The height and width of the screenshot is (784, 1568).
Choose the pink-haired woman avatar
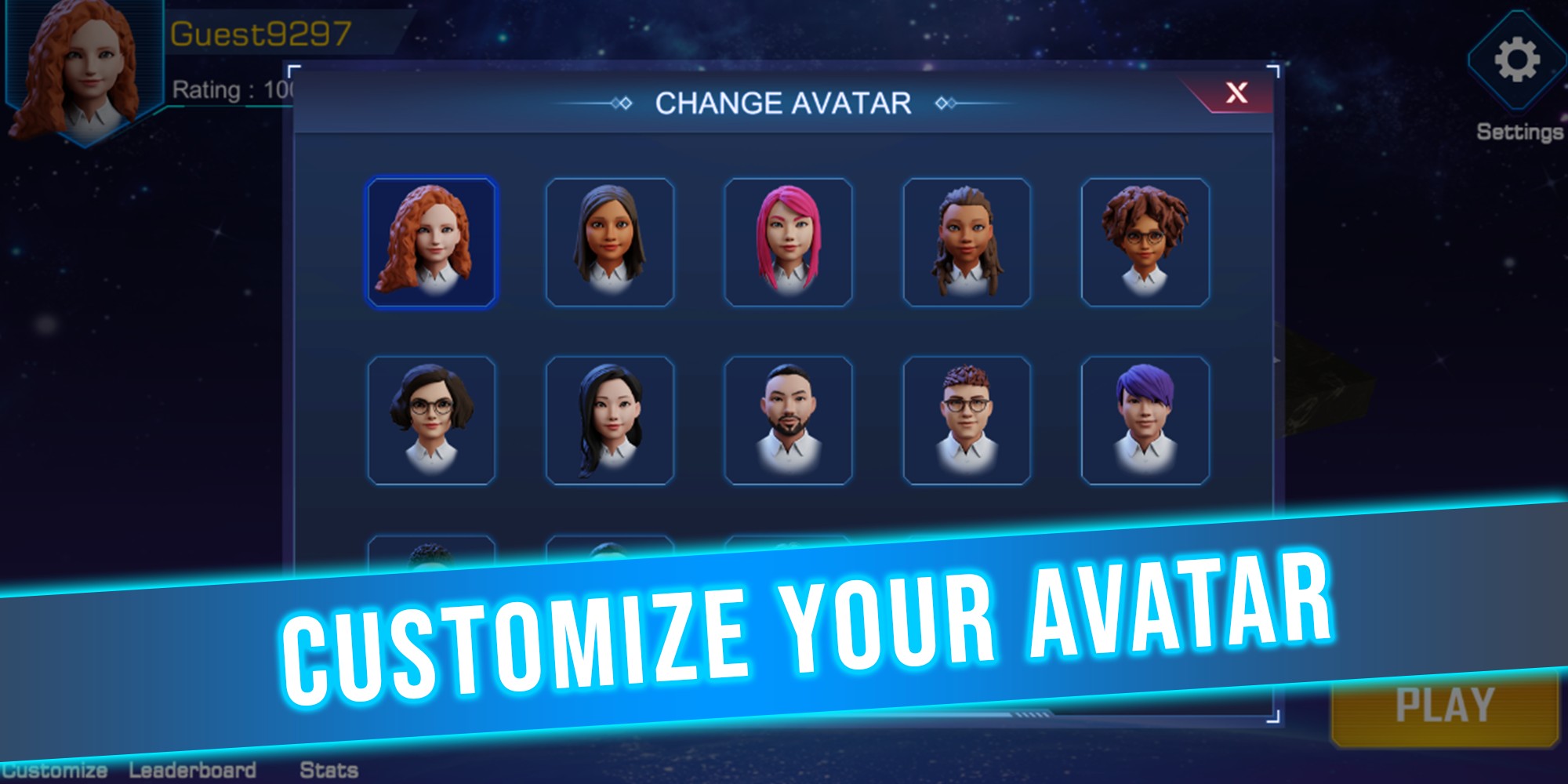[788, 241]
